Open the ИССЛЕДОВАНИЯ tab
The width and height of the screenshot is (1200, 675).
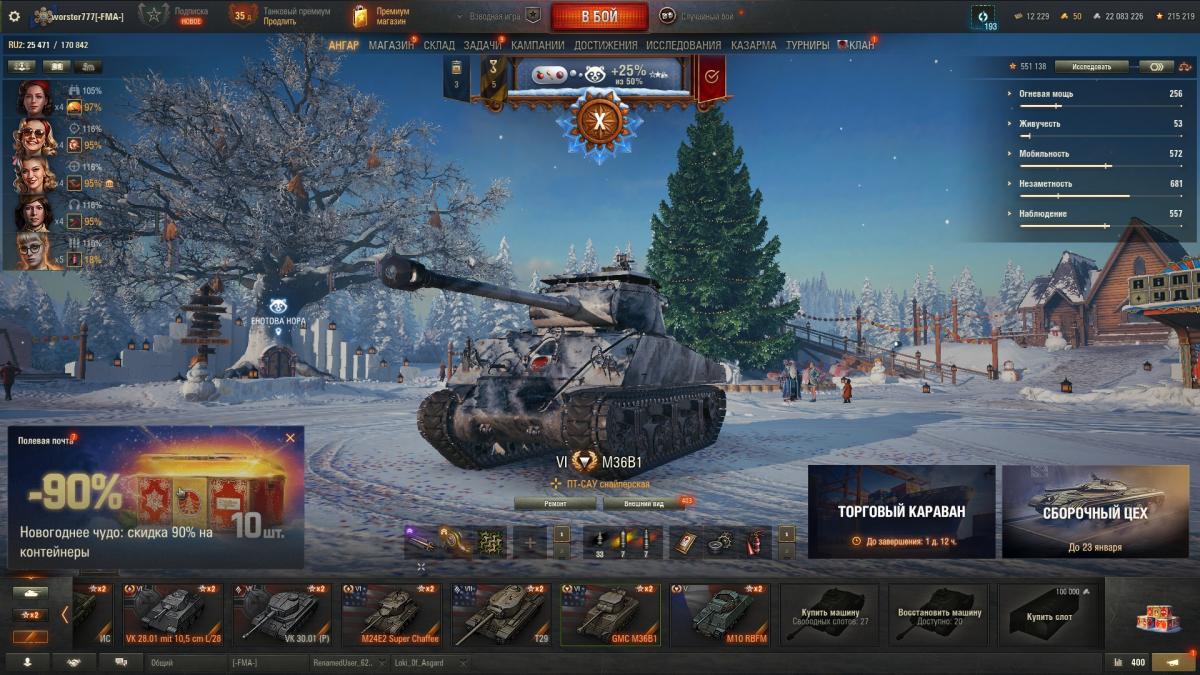click(x=683, y=45)
